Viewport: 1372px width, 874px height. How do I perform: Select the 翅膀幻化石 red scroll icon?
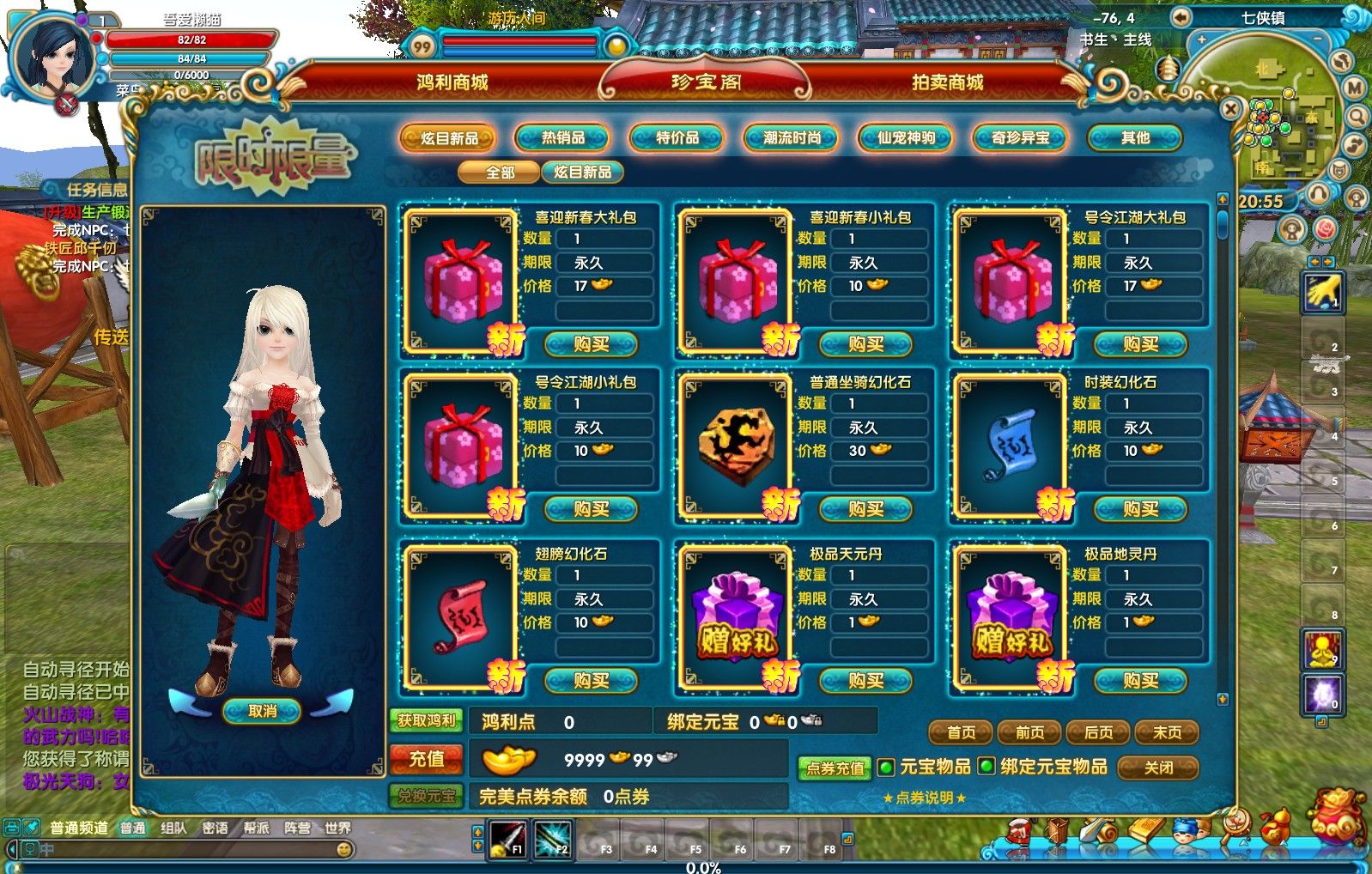tap(461, 615)
